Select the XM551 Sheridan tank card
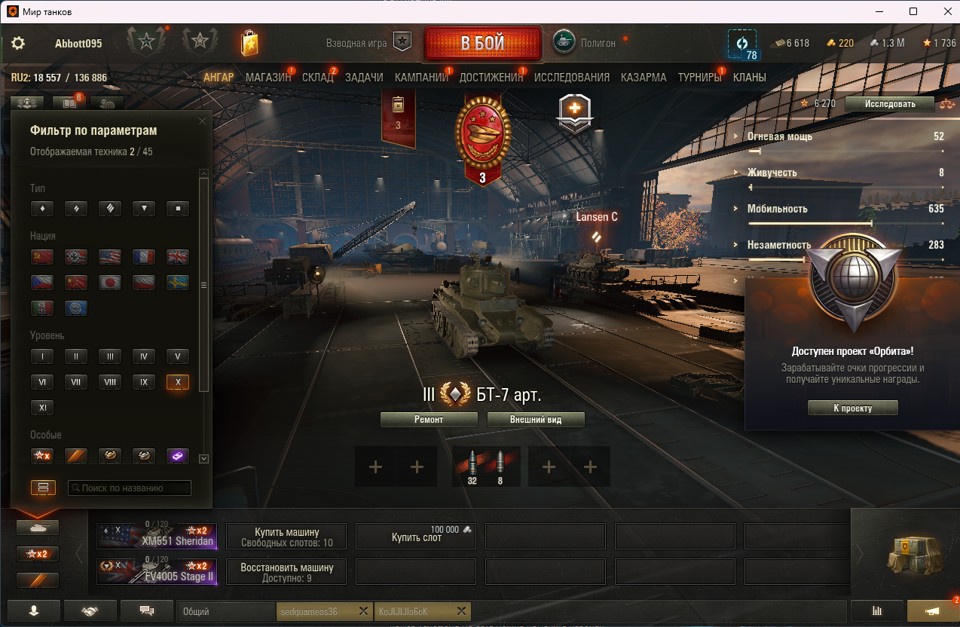The width and height of the screenshot is (960, 627). point(157,537)
